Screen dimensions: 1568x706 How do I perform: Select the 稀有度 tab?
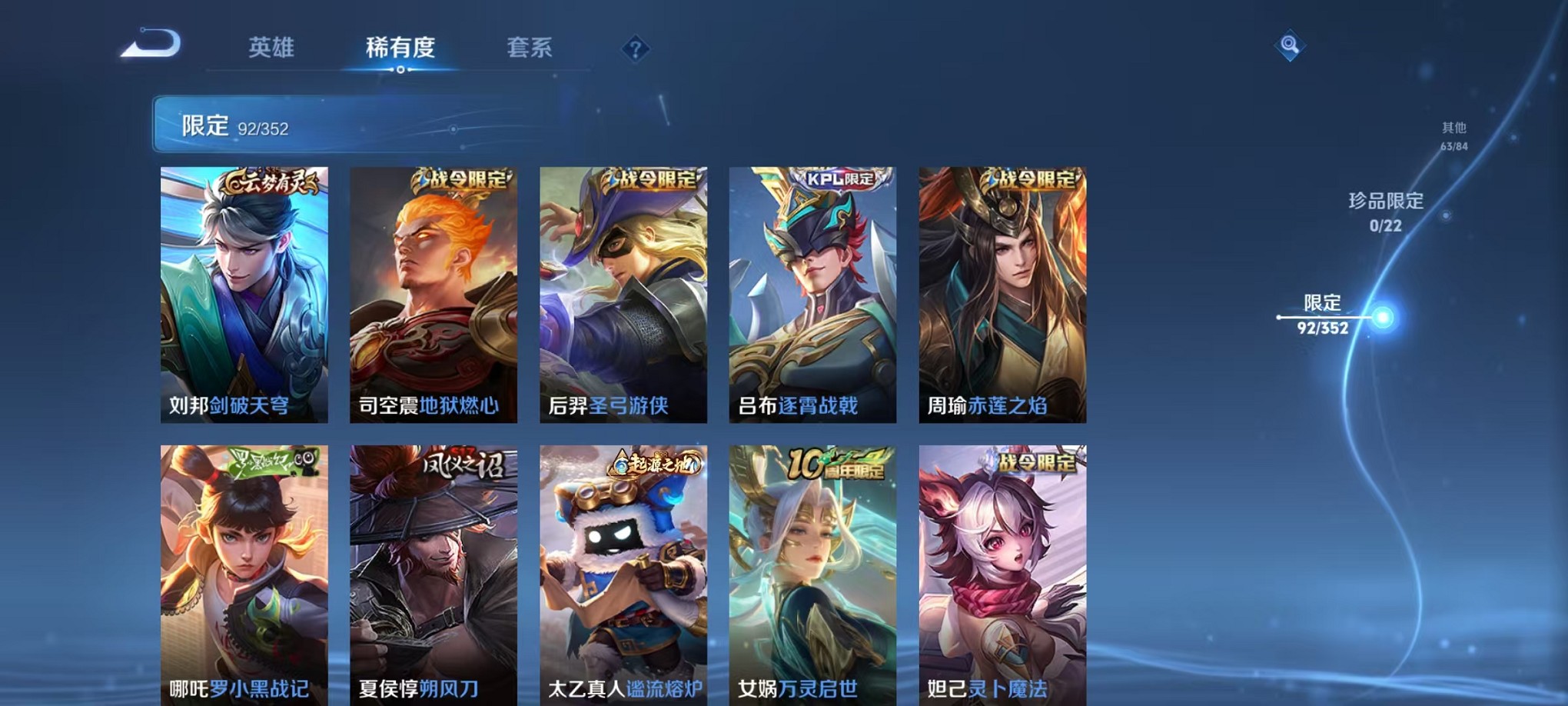point(399,48)
